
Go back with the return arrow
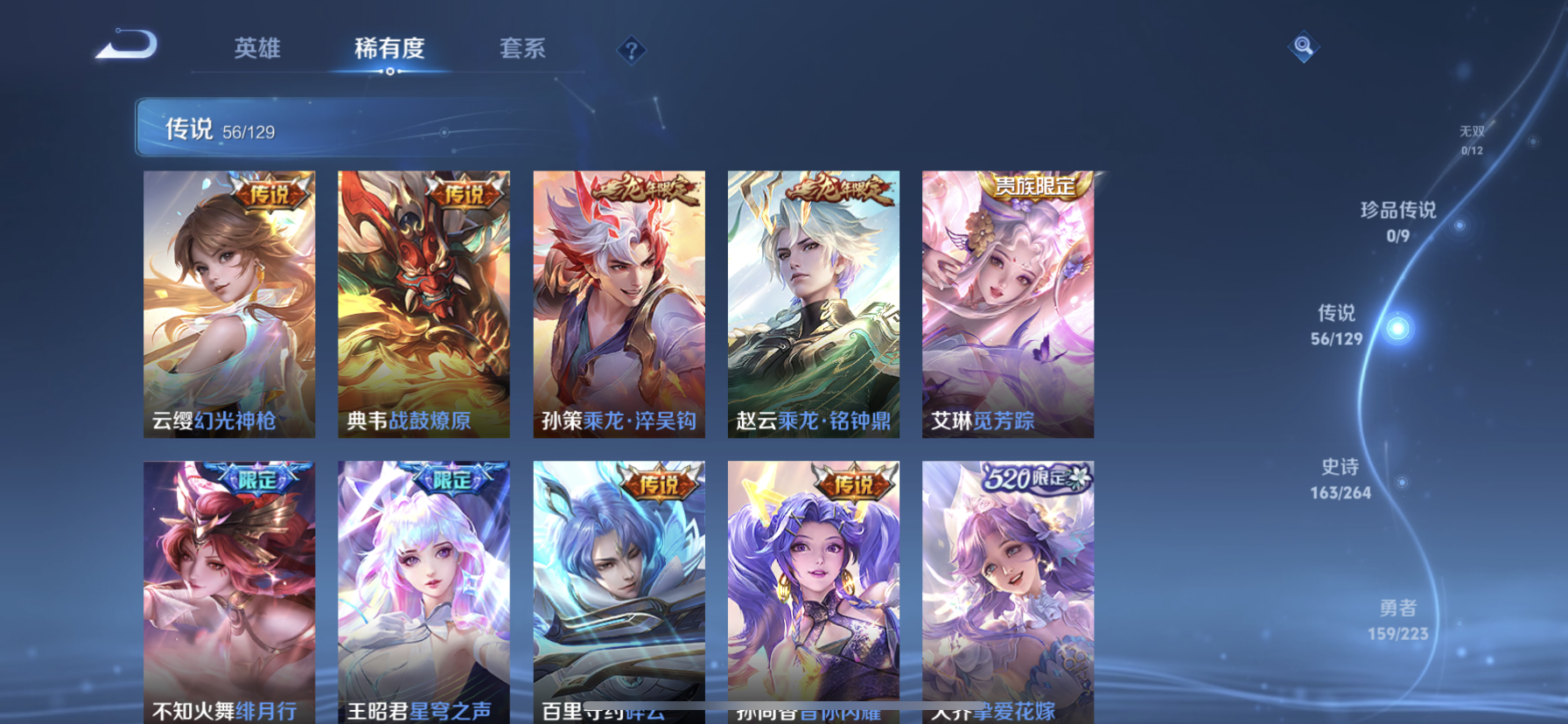click(x=127, y=45)
